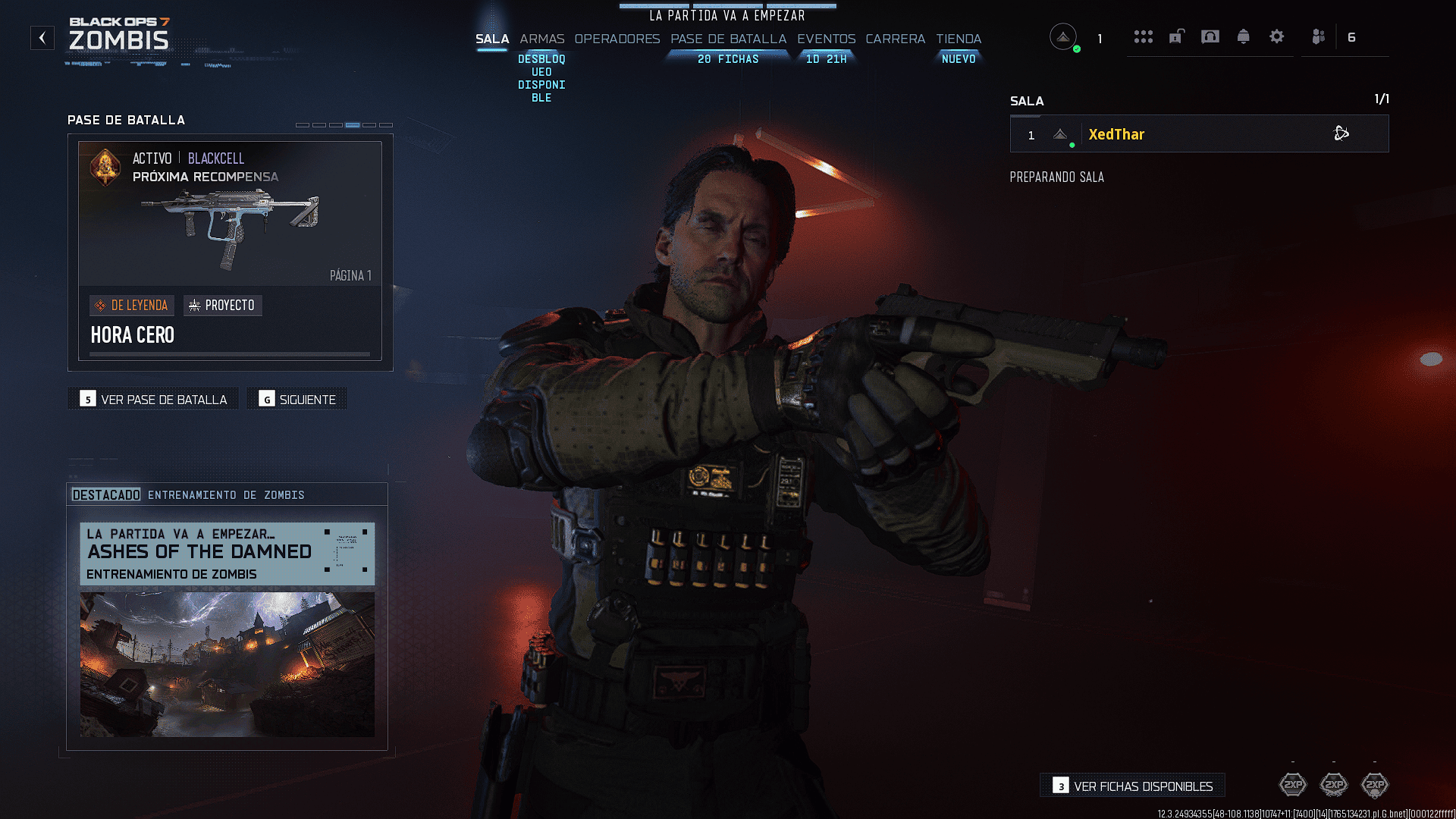Show the SIGUIENTE battle pass reward

coord(297,399)
